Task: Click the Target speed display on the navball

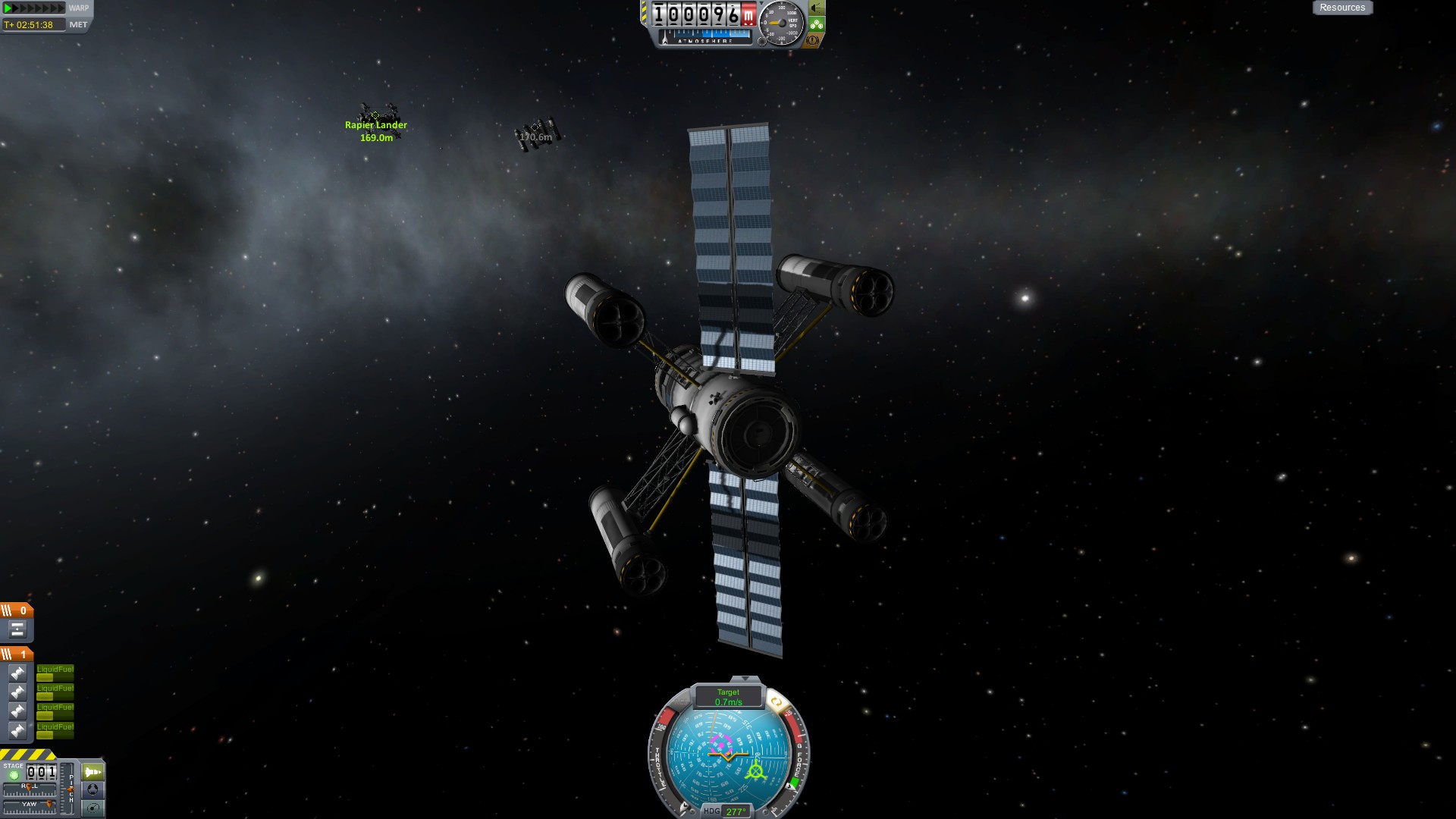Action: 728,697
